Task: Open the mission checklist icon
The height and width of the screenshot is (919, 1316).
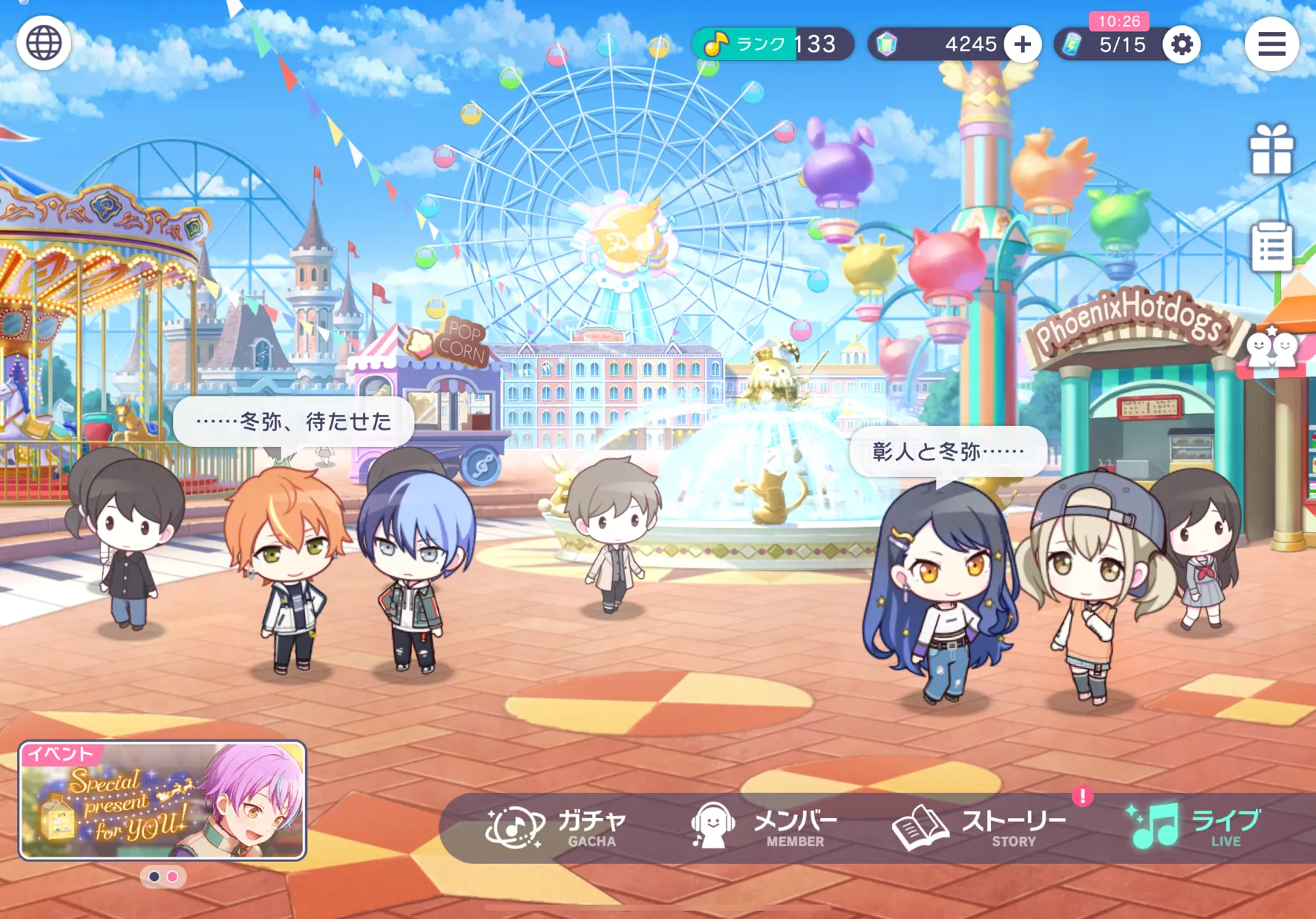Action: 1271,246
